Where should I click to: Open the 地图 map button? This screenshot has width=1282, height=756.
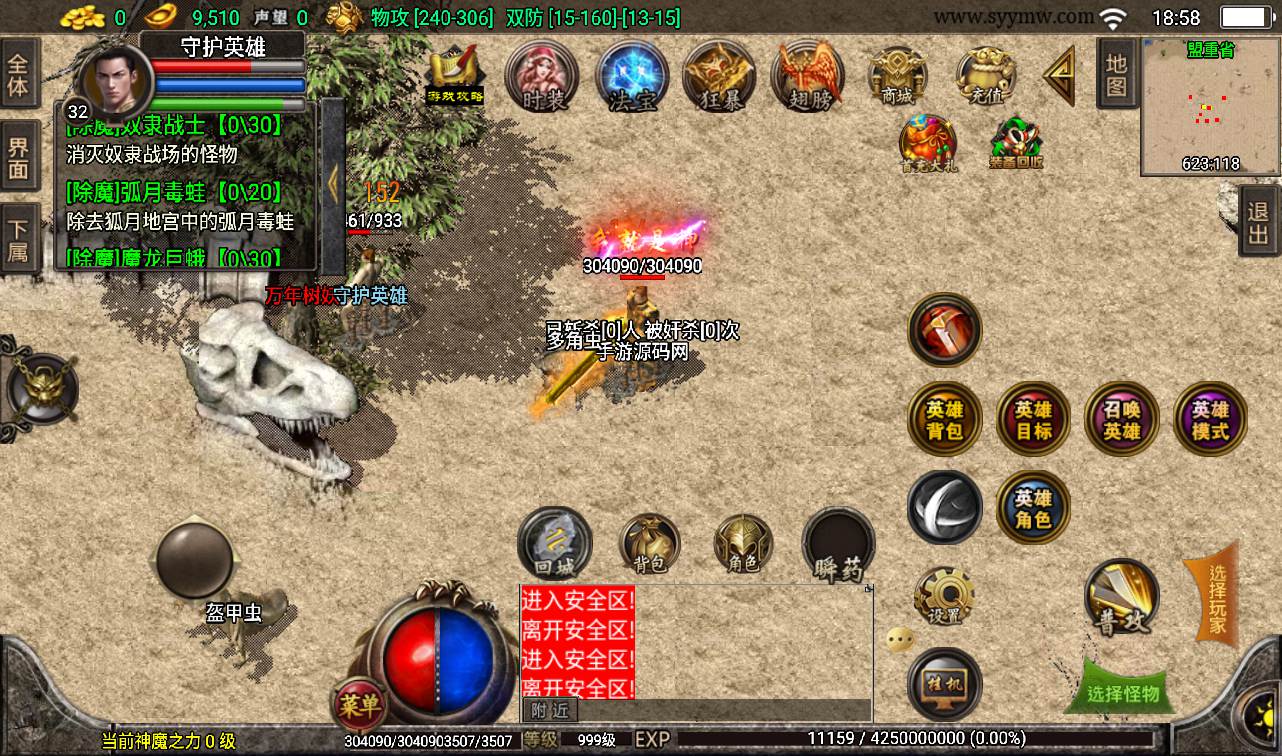[x=1116, y=76]
